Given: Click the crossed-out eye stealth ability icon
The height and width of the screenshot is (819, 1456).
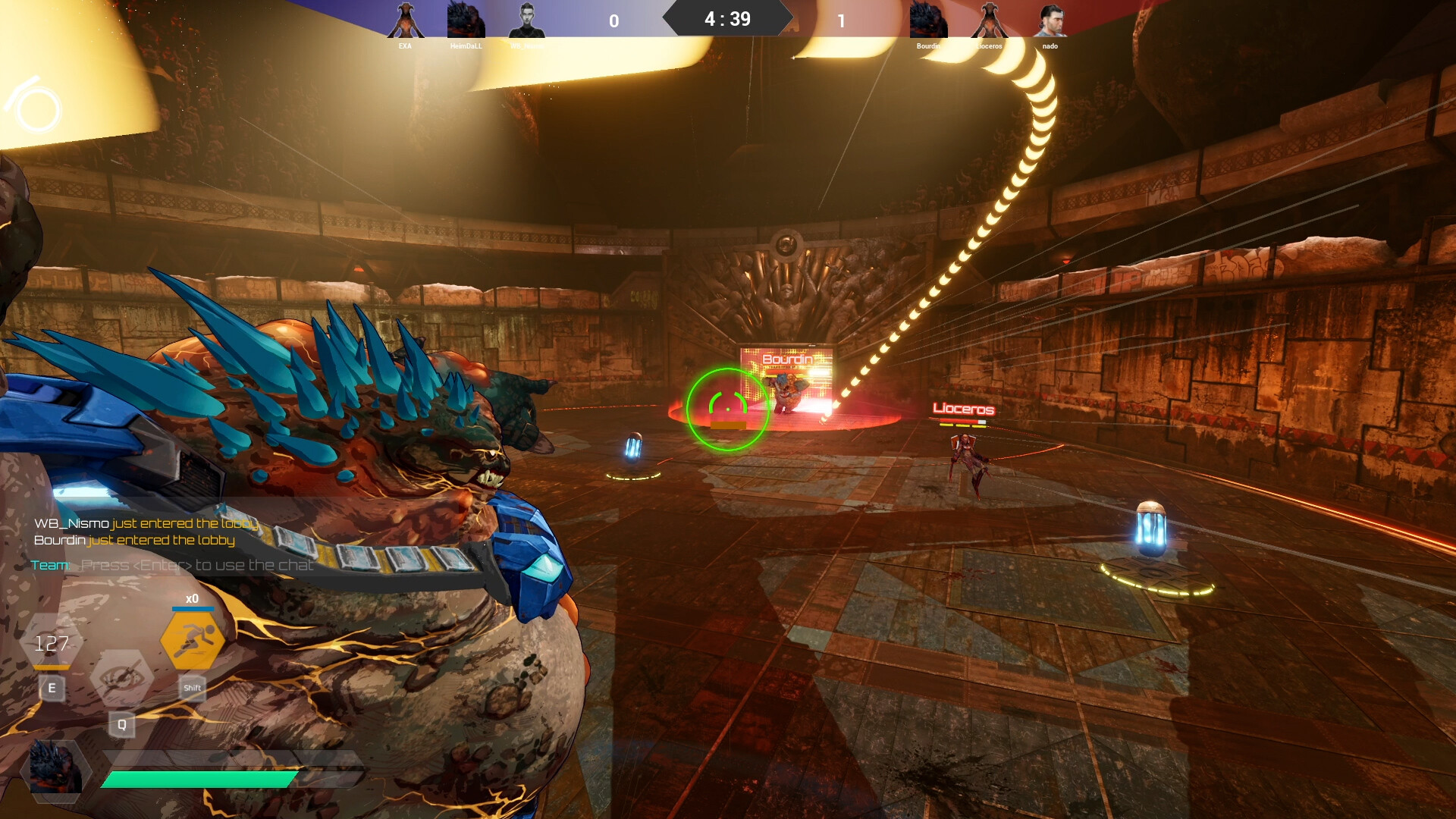Looking at the screenshot, I should click(122, 674).
